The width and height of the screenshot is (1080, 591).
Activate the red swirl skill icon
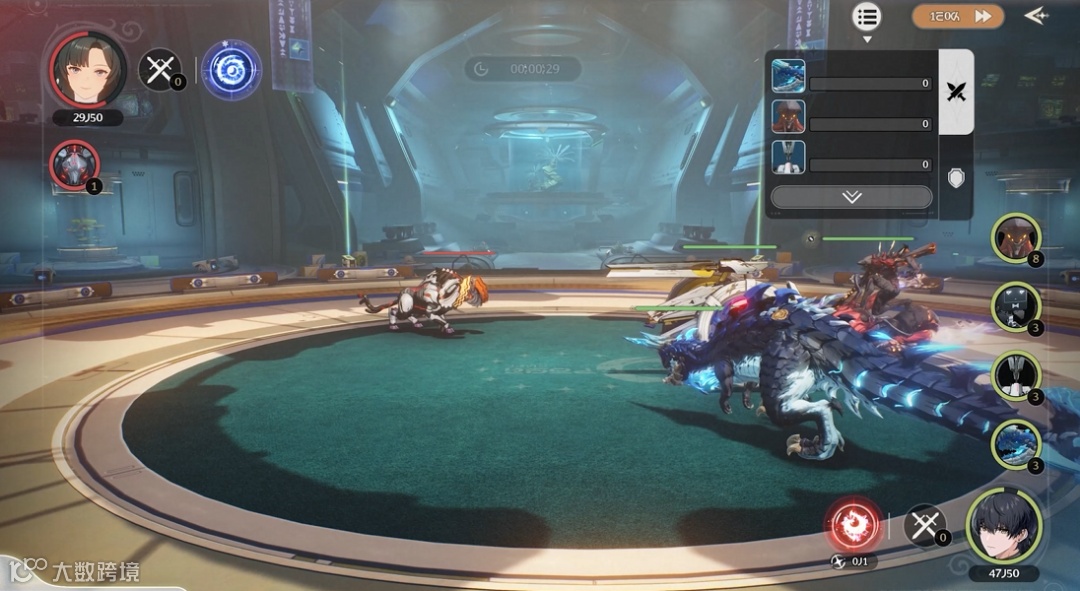[854, 524]
